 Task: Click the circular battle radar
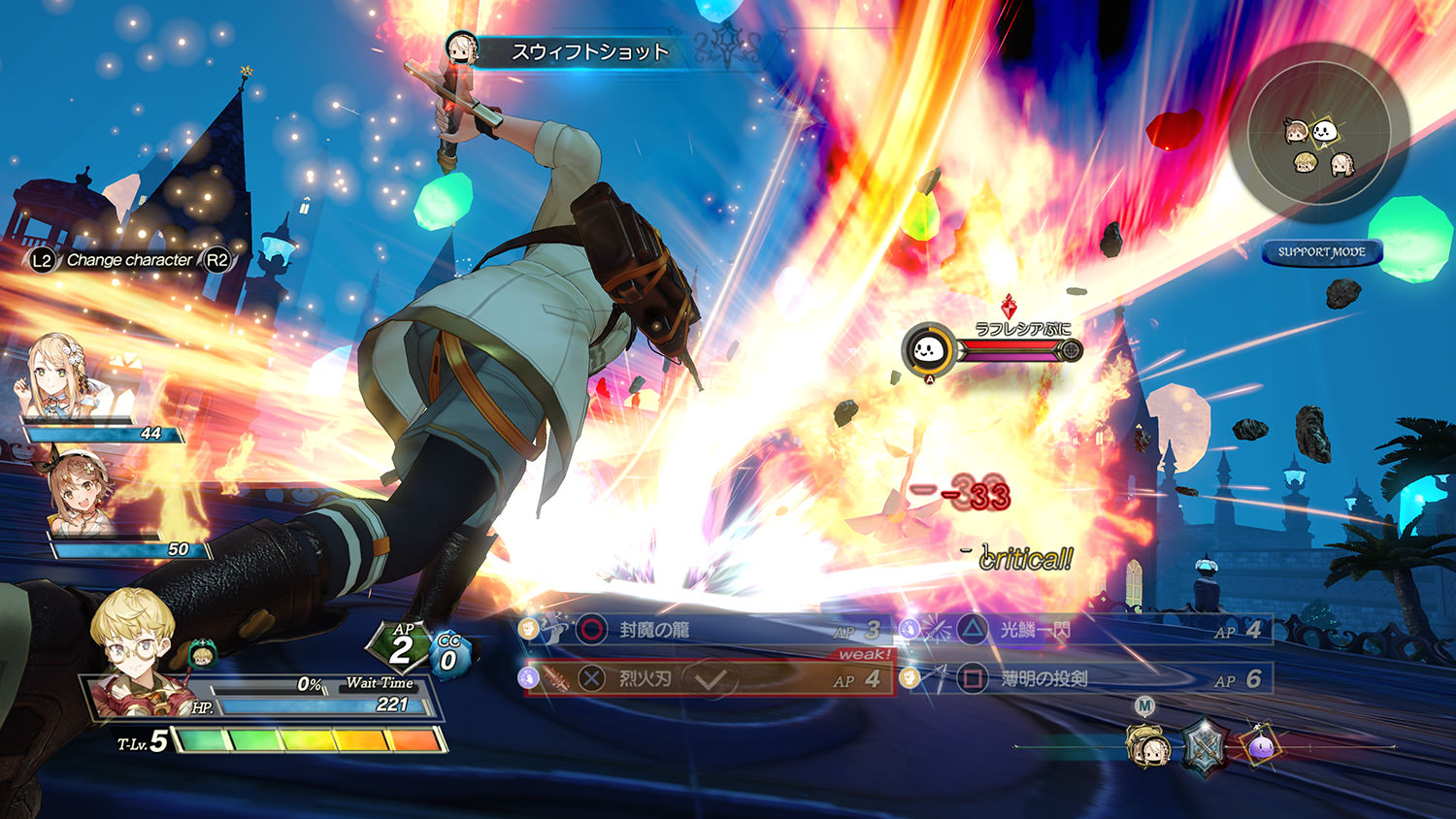click(x=1318, y=132)
